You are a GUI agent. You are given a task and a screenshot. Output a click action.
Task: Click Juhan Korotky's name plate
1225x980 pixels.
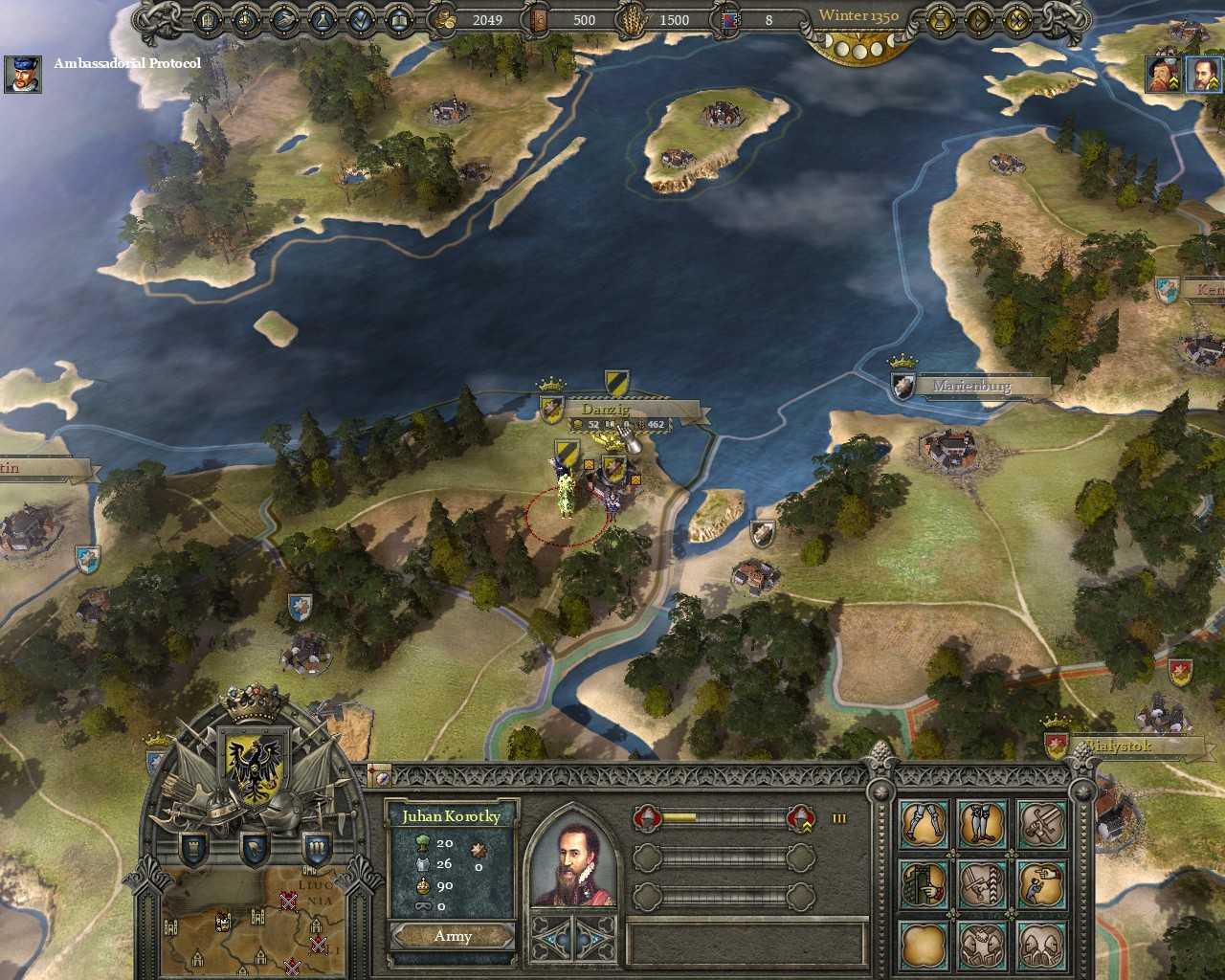click(452, 816)
